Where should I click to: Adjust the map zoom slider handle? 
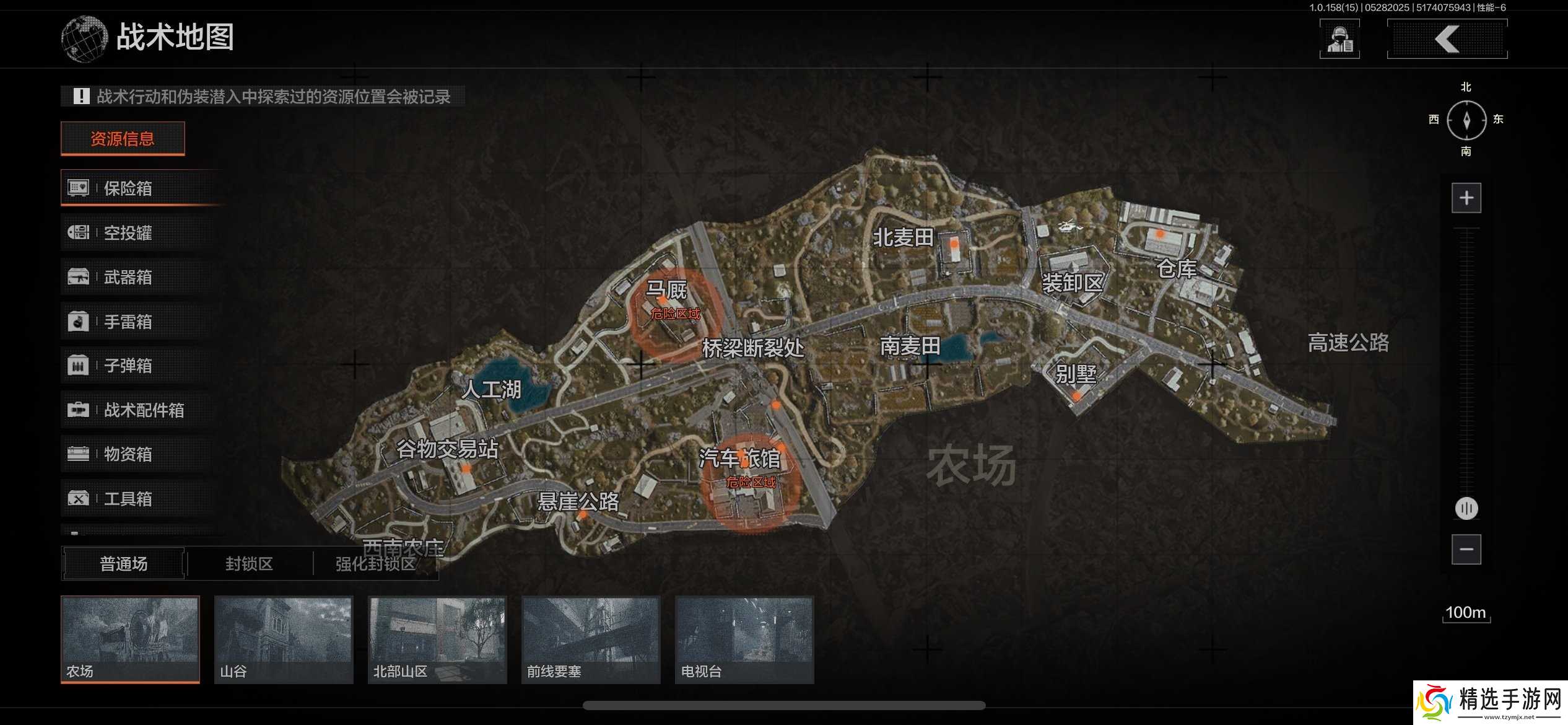pos(1466,508)
